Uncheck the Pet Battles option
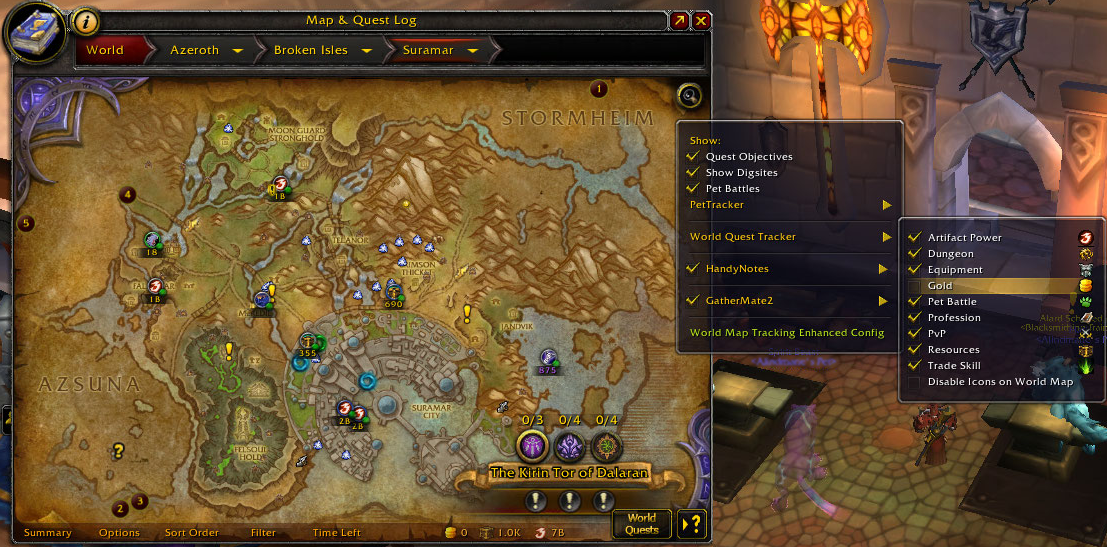 tap(692, 189)
